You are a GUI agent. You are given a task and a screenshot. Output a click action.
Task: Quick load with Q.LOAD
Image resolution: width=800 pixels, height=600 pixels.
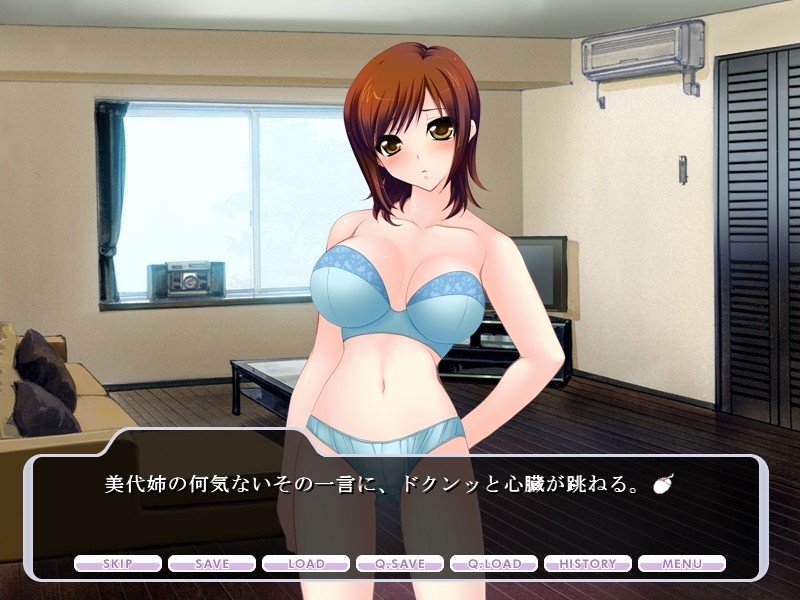[494, 564]
